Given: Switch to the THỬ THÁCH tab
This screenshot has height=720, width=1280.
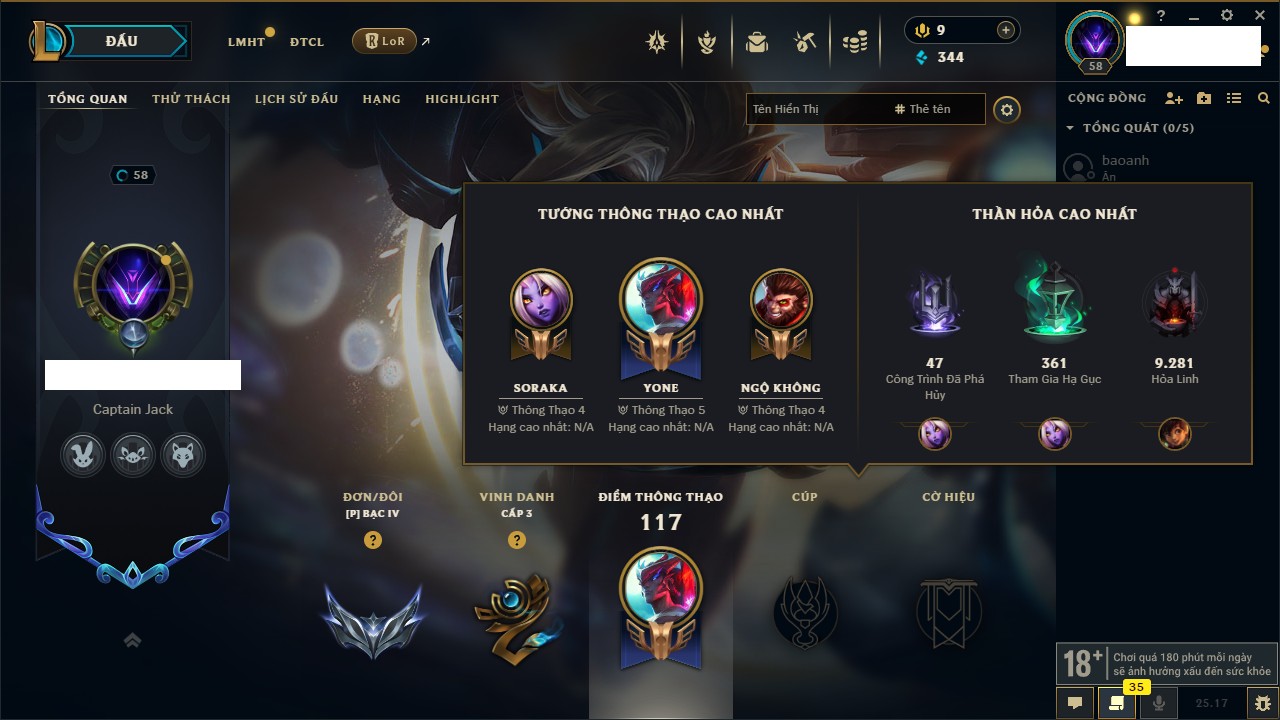Looking at the screenshot, I should tap(191, 99).
